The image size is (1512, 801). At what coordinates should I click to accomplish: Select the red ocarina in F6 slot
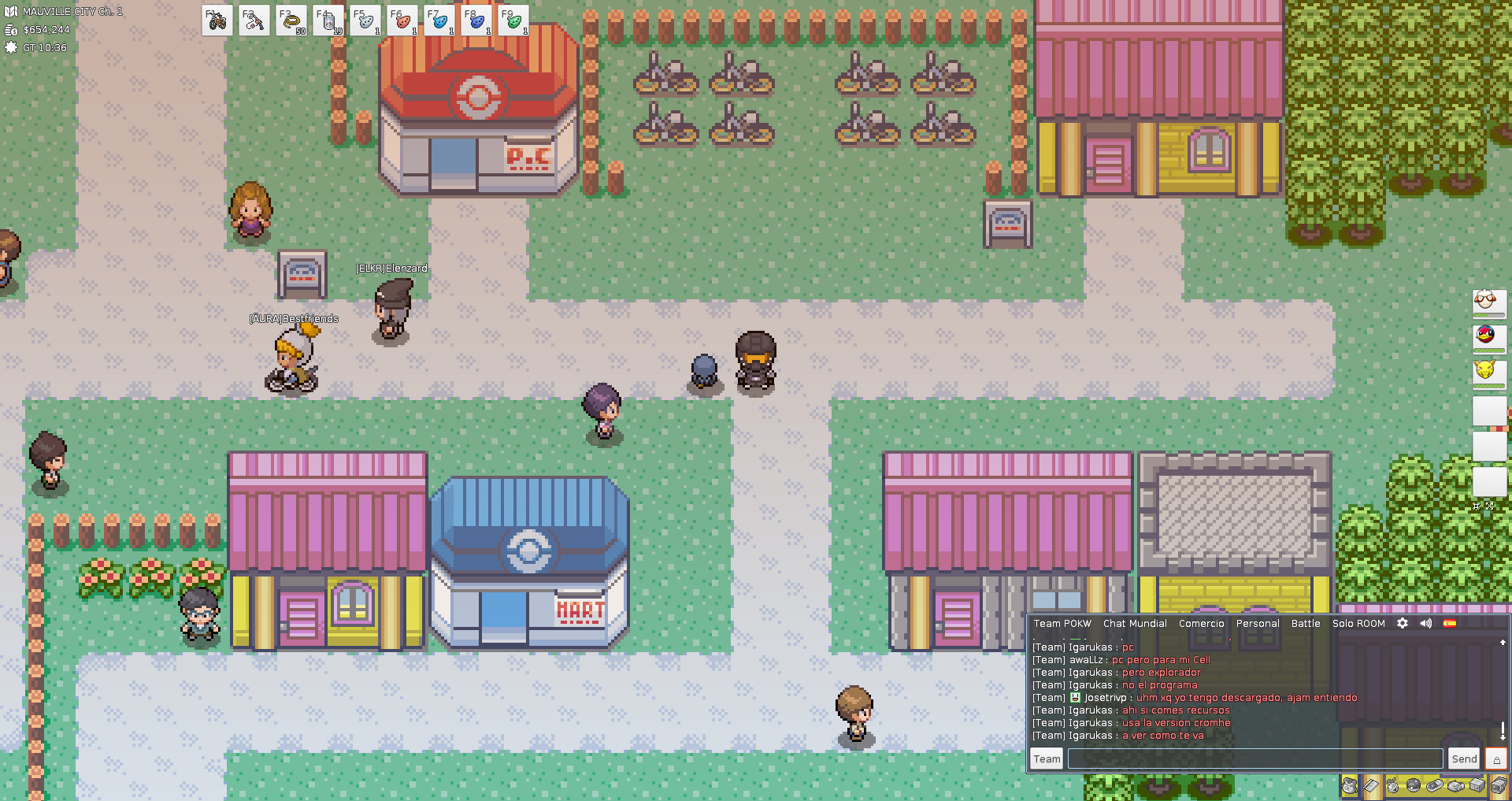click(x=402, y=21)
